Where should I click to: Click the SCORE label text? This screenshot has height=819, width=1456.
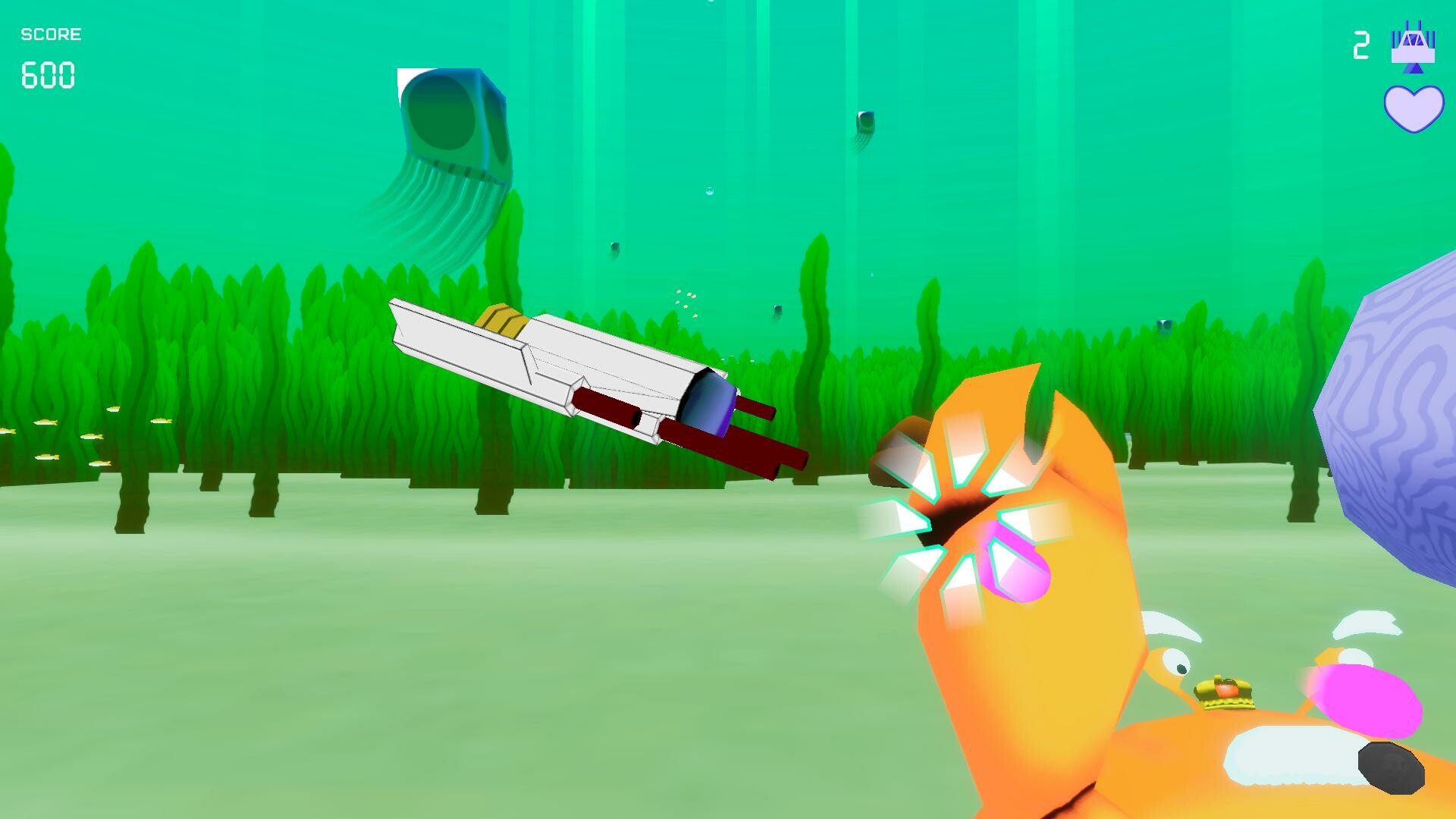pyautogui.click(x=50, y=33)
